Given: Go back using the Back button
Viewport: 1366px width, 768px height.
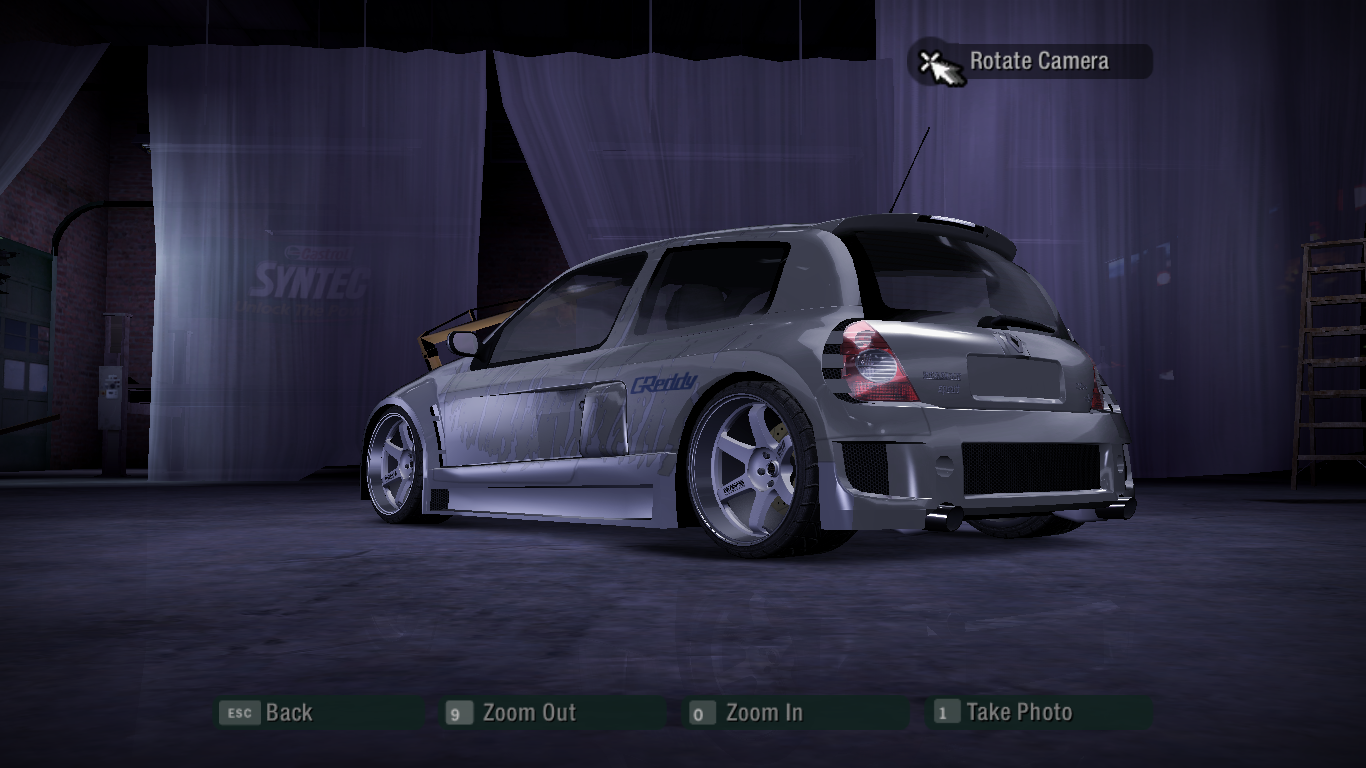Looking at the screenshot, I should 288,713.
